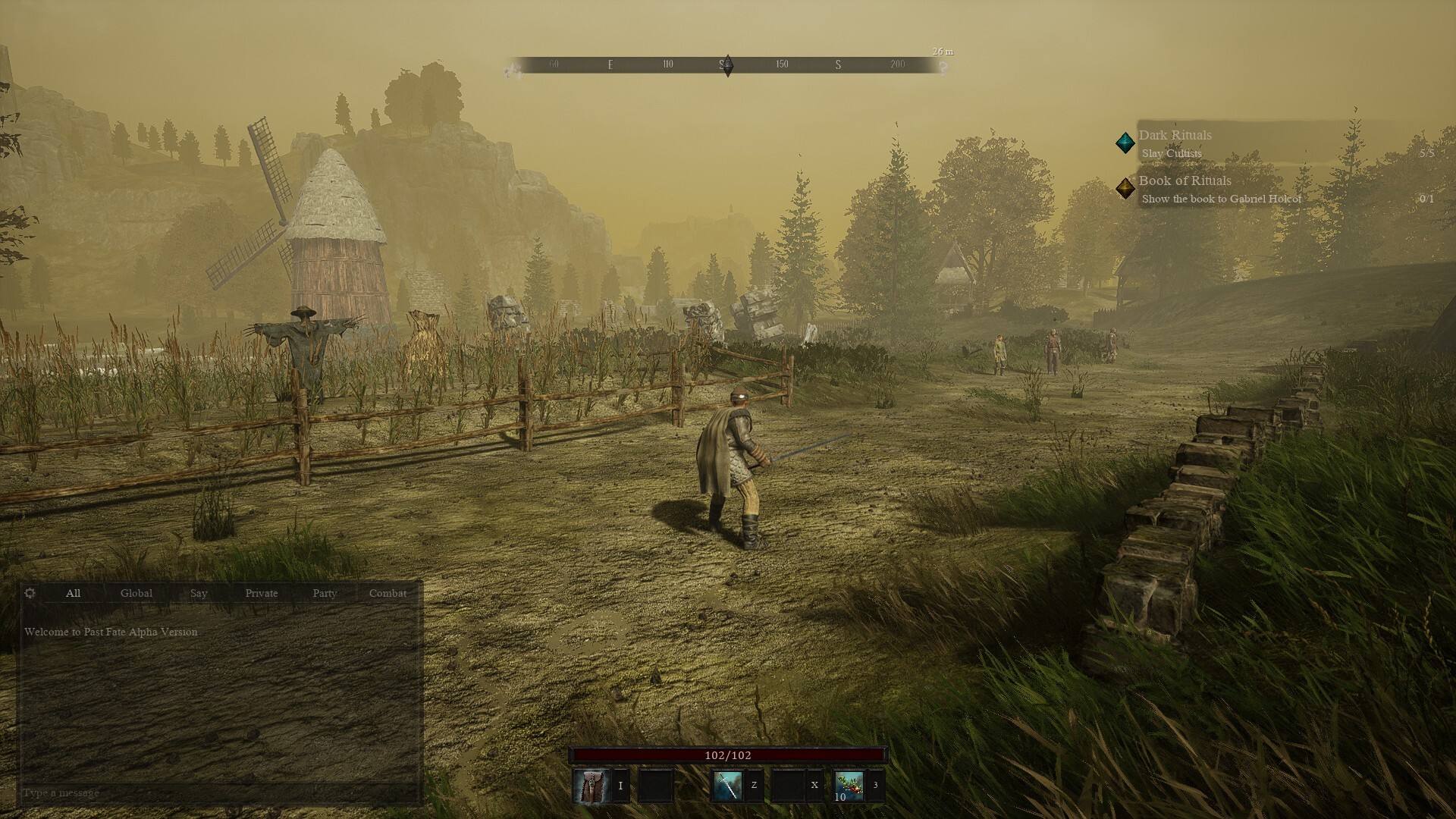Select the Dark Rituals quest tracker
This screenshot has width=1456, height=819.
point(1175,136)
